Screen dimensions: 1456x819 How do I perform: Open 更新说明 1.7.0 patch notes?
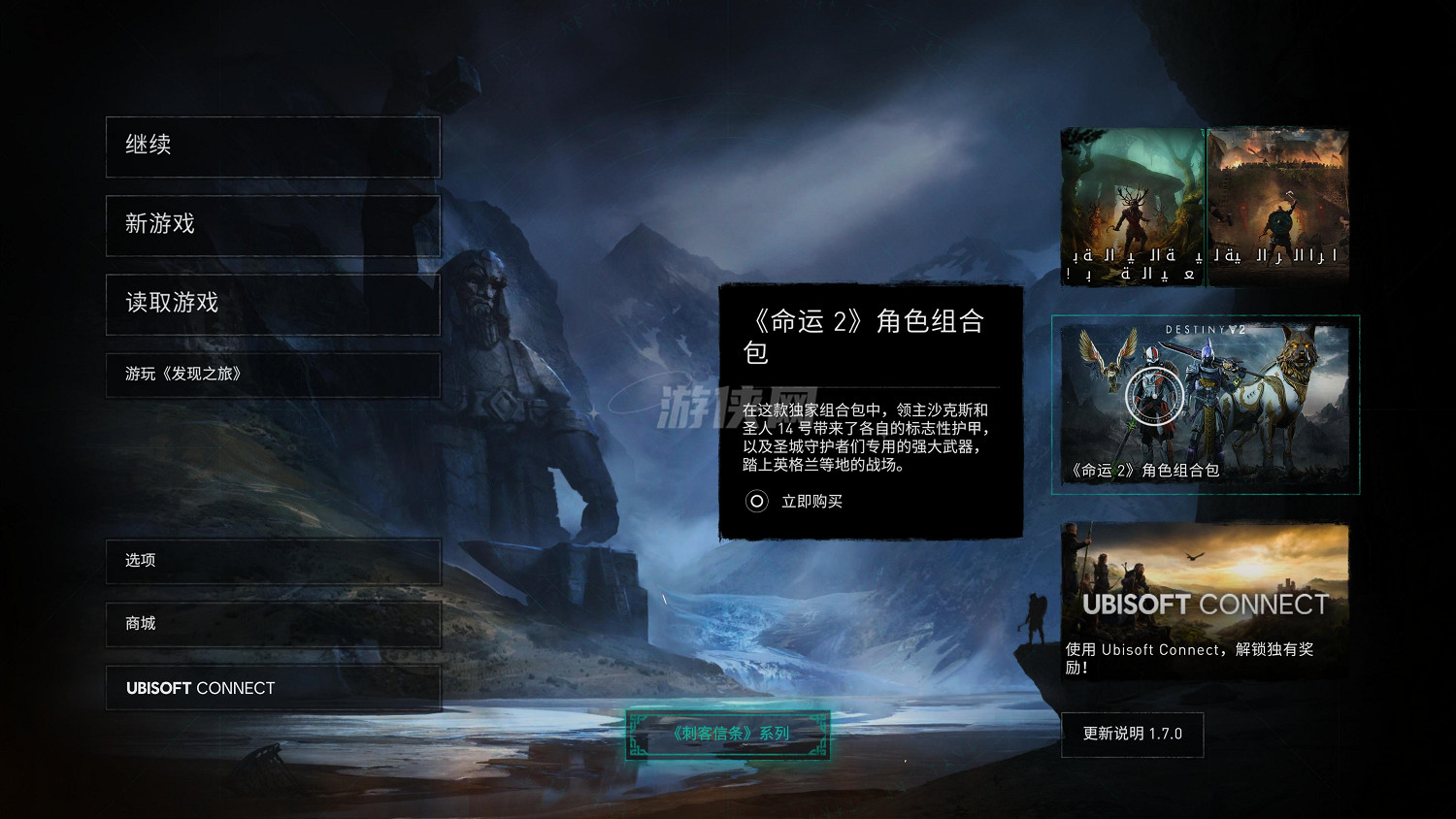click(x=1132, y=735)
